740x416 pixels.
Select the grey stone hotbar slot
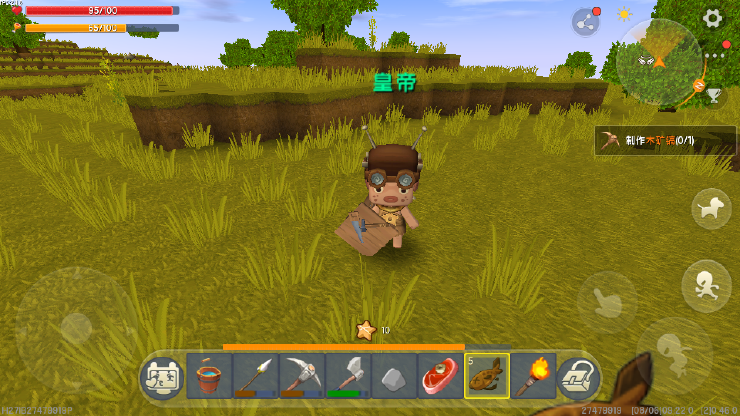coord(393,377)
